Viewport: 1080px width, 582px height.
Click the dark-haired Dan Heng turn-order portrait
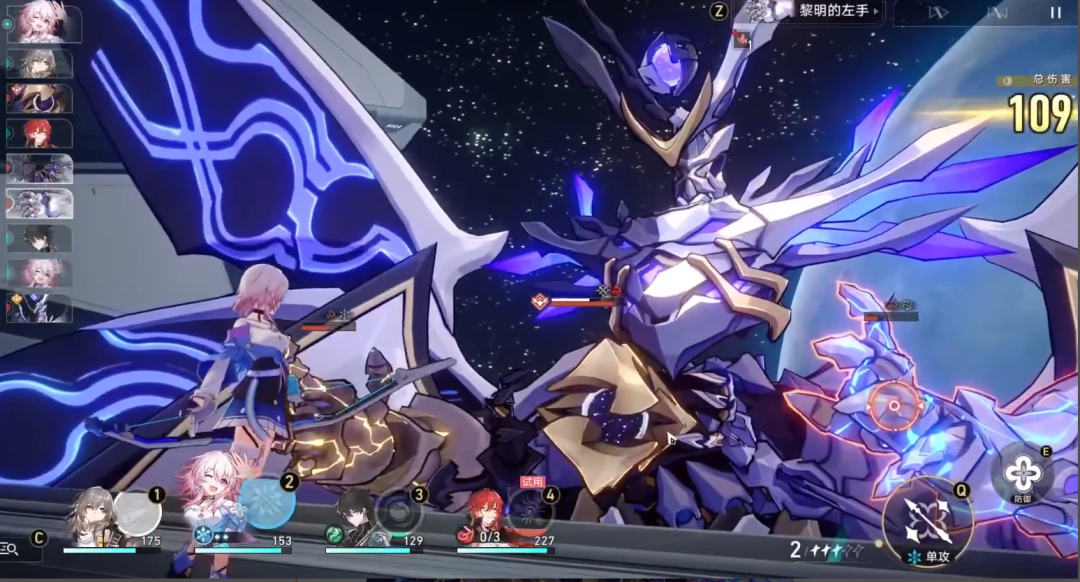click(40, 238)
